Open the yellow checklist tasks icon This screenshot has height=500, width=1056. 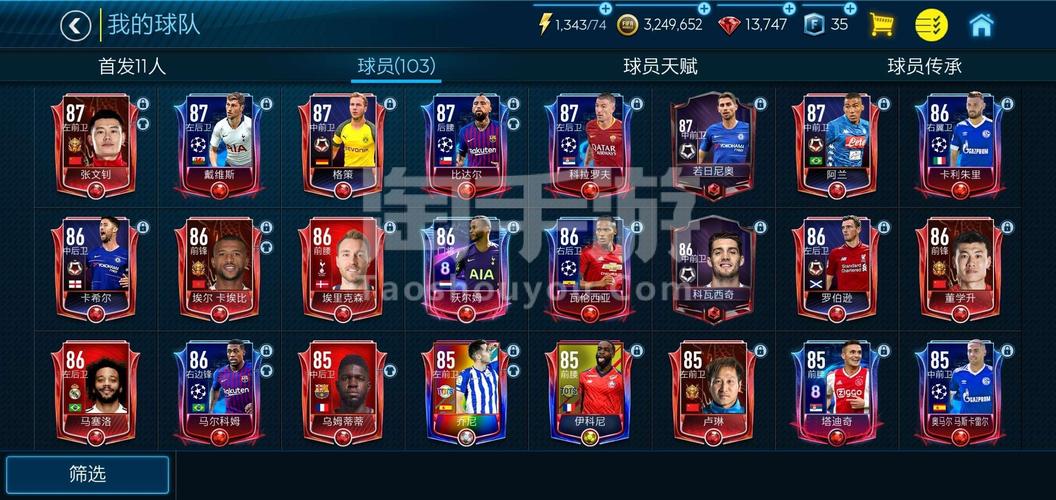(931, 25)
